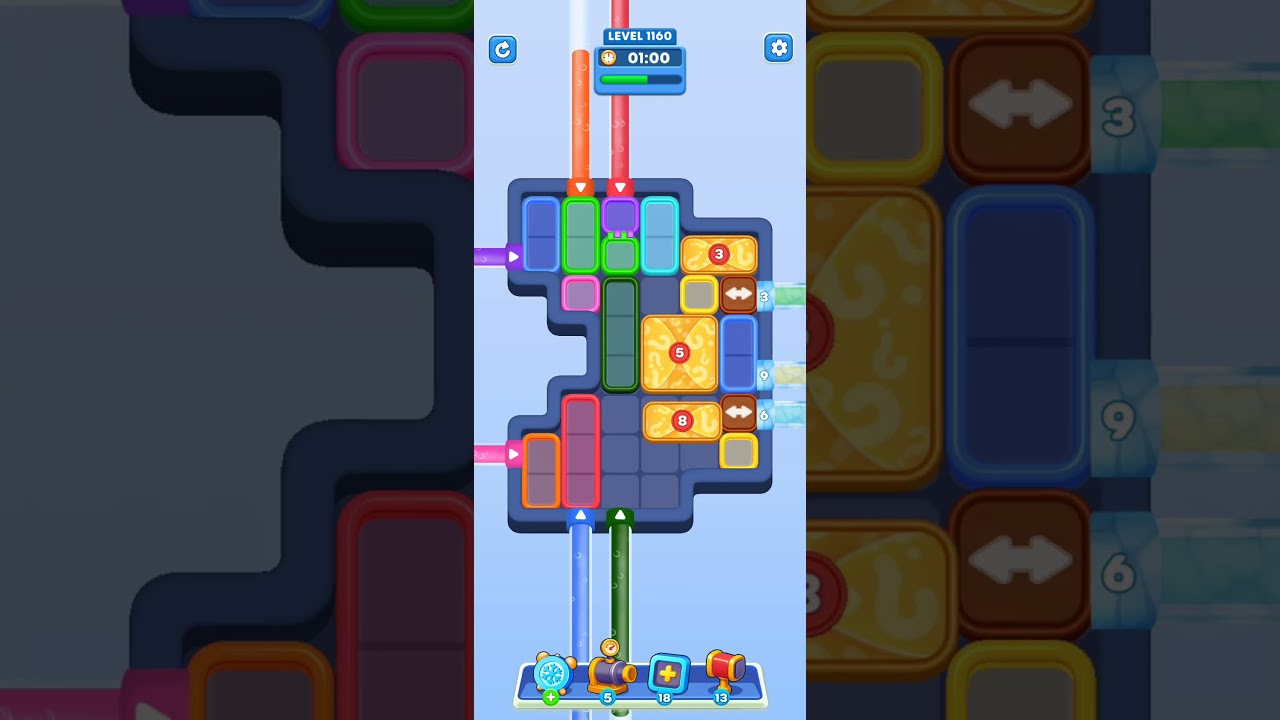Viewport: 1280px width, 720px height.
Task: Open the settings gear icon
Action: 778,48
